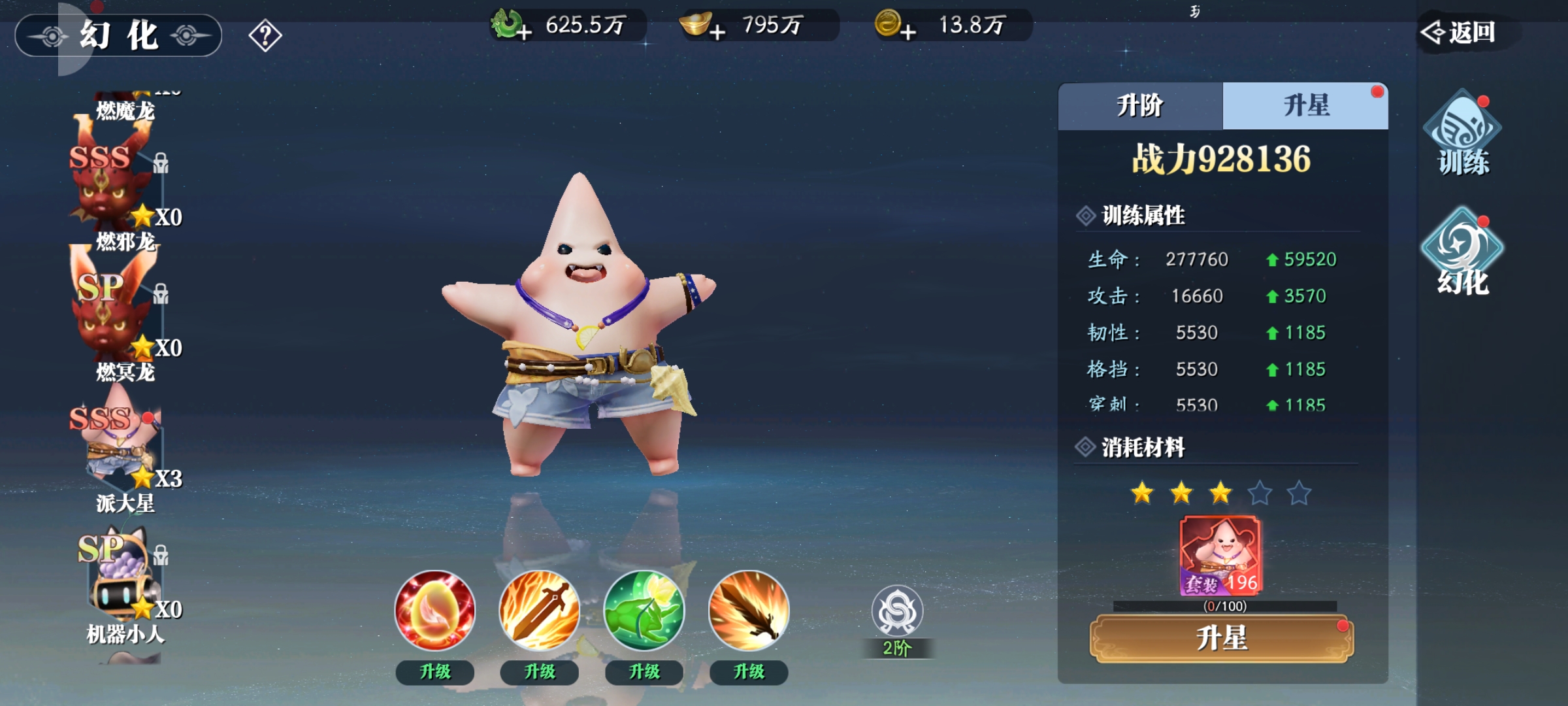Upgrade the red egg skill

pos(435,672)
